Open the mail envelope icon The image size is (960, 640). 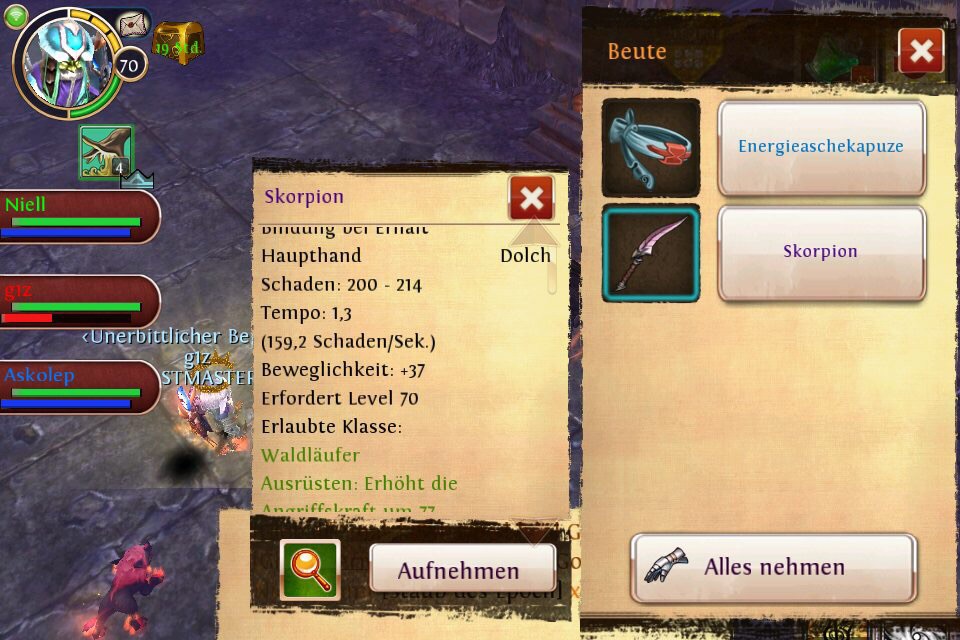pos(132,24)
